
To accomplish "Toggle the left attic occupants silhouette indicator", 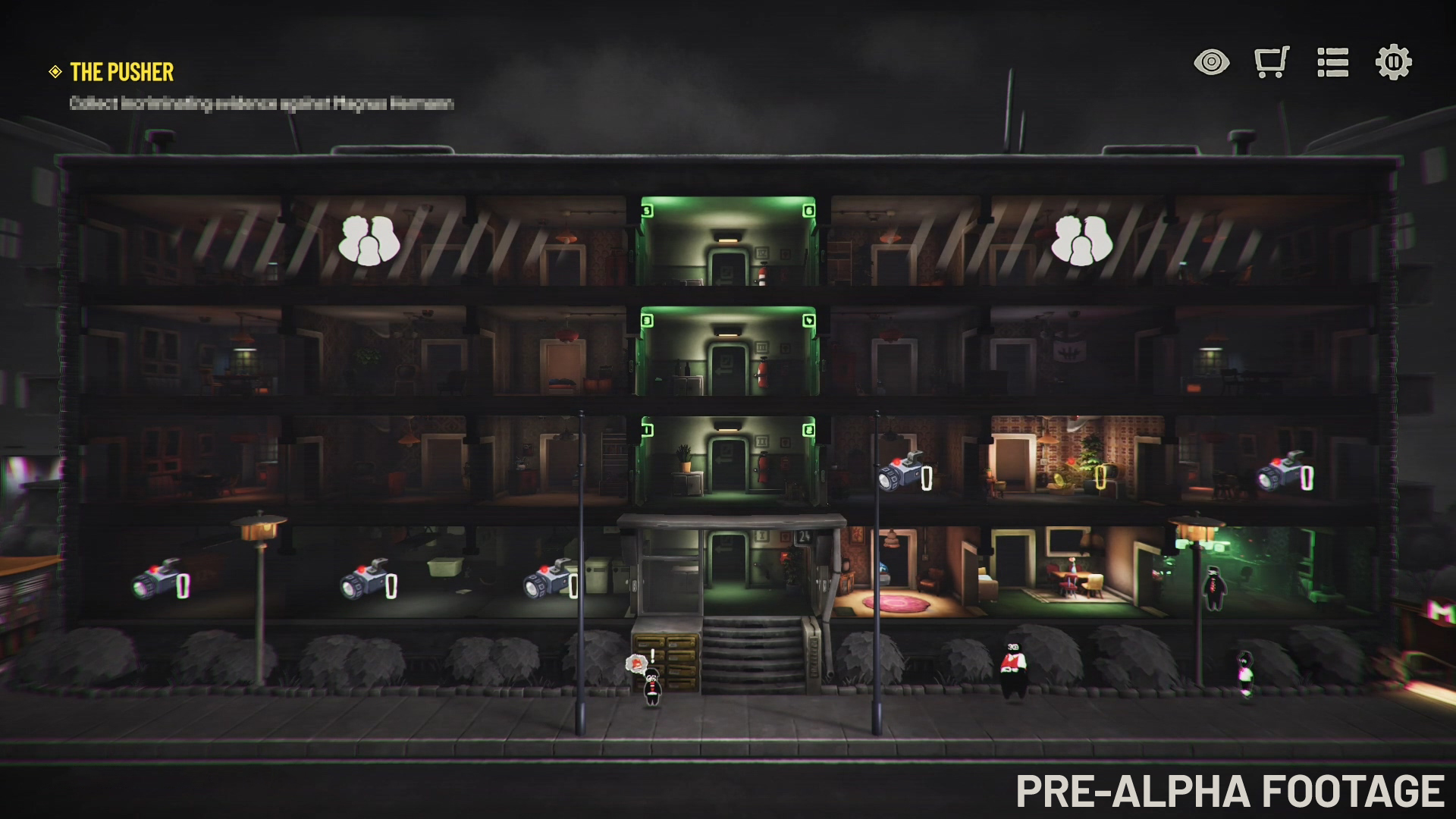I will 370,239.
